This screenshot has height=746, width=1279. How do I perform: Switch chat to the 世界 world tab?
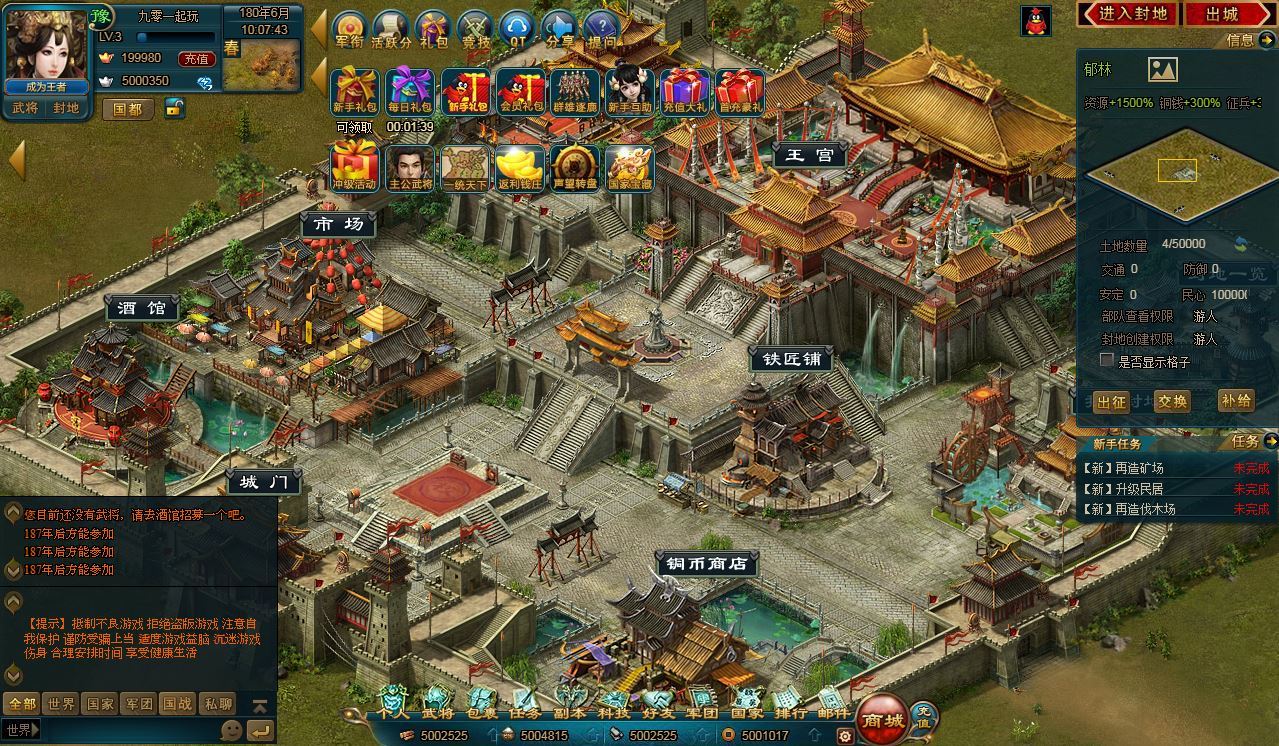(61, 704)
